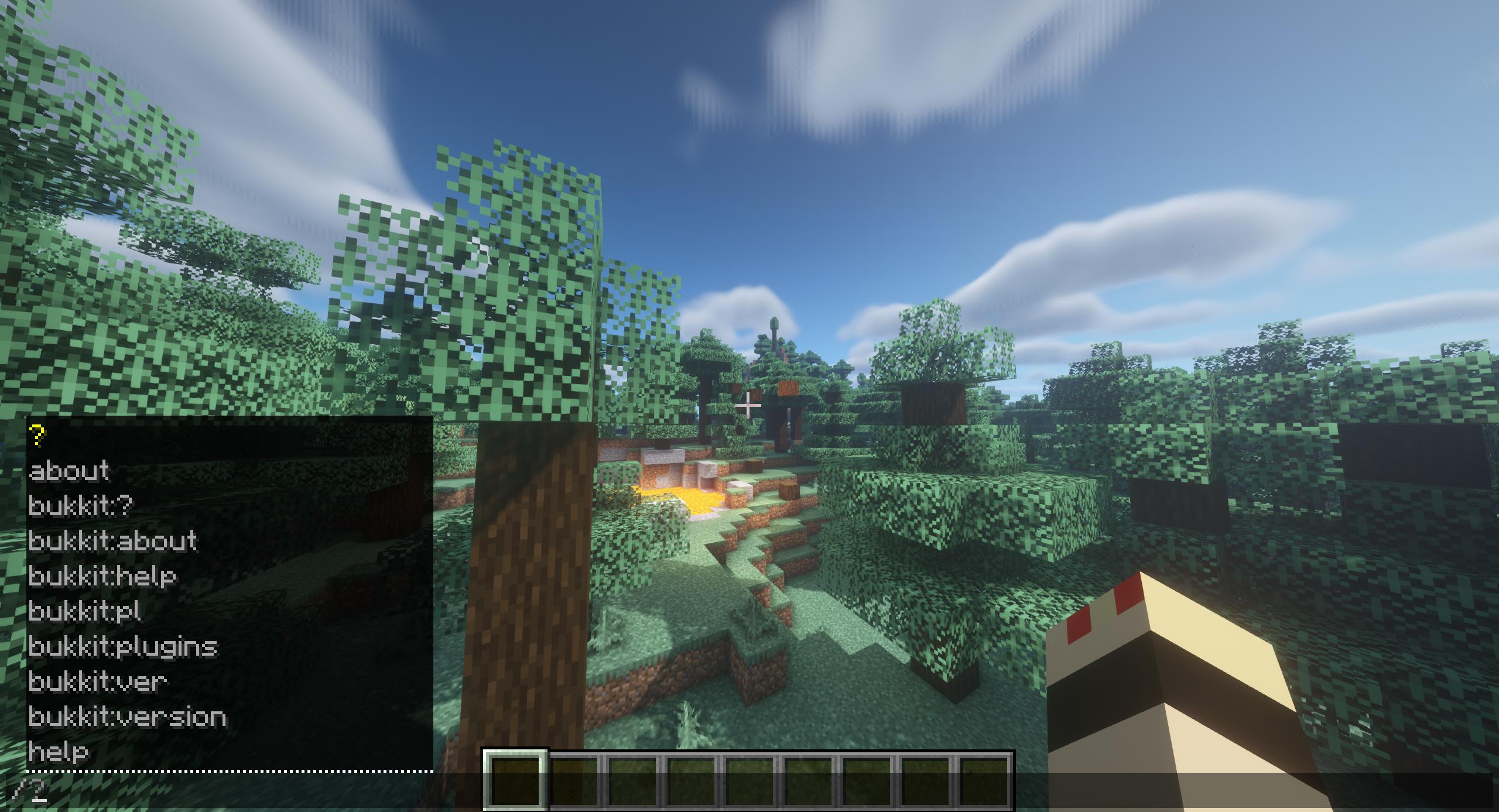This screenshot has width=1499, height=812.
Task: Choose bukkit:about from the command list
Action: [x=113, y=542]
